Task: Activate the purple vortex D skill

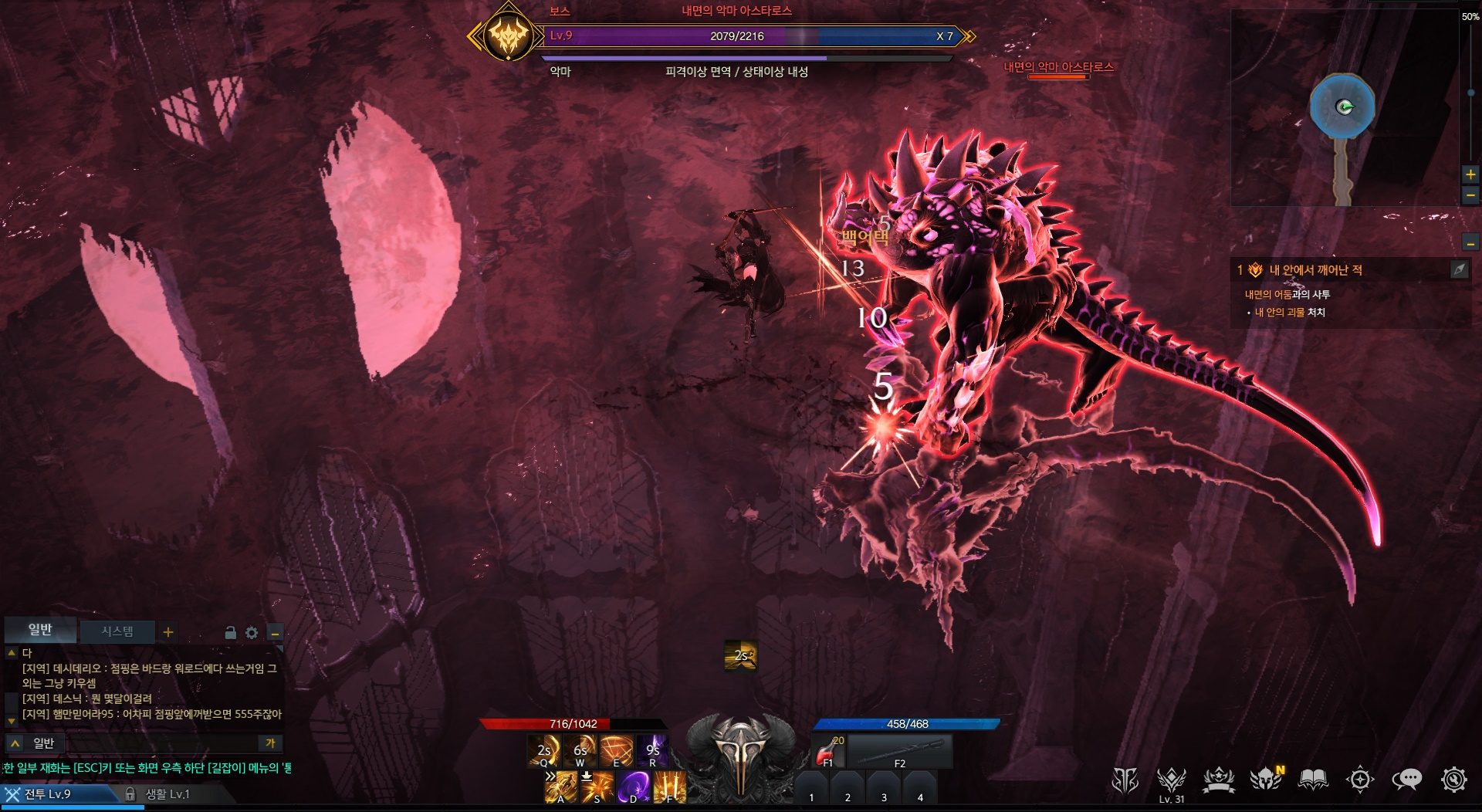Action: [633, 787]
